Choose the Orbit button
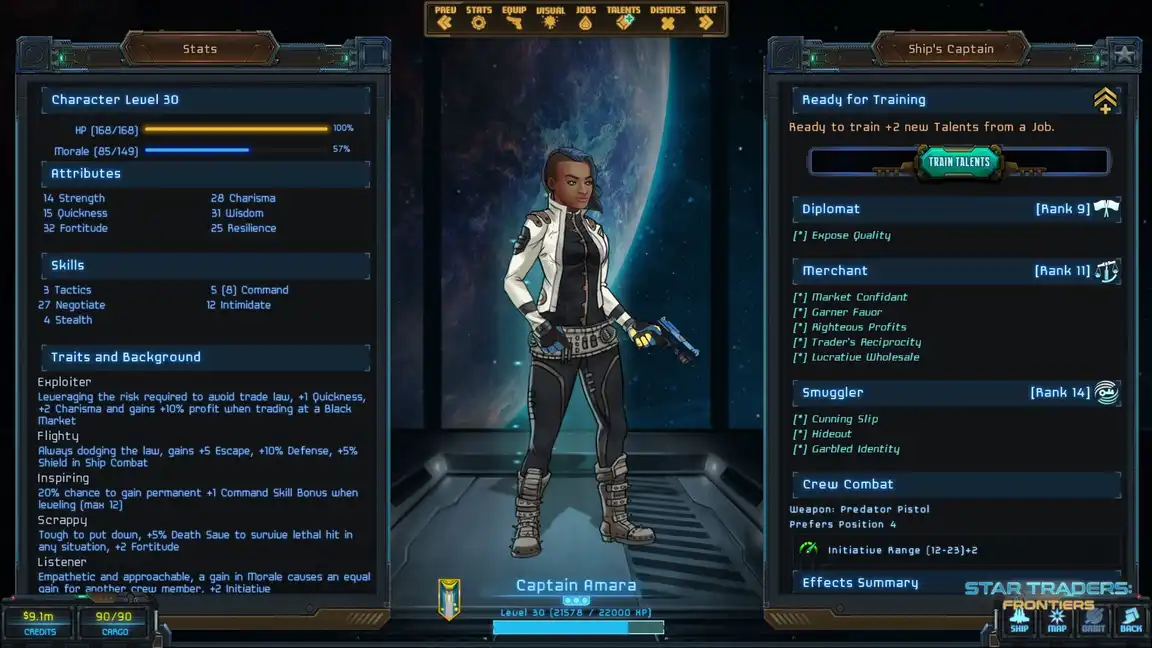 pyautogui.click(x=1094, y=621)
